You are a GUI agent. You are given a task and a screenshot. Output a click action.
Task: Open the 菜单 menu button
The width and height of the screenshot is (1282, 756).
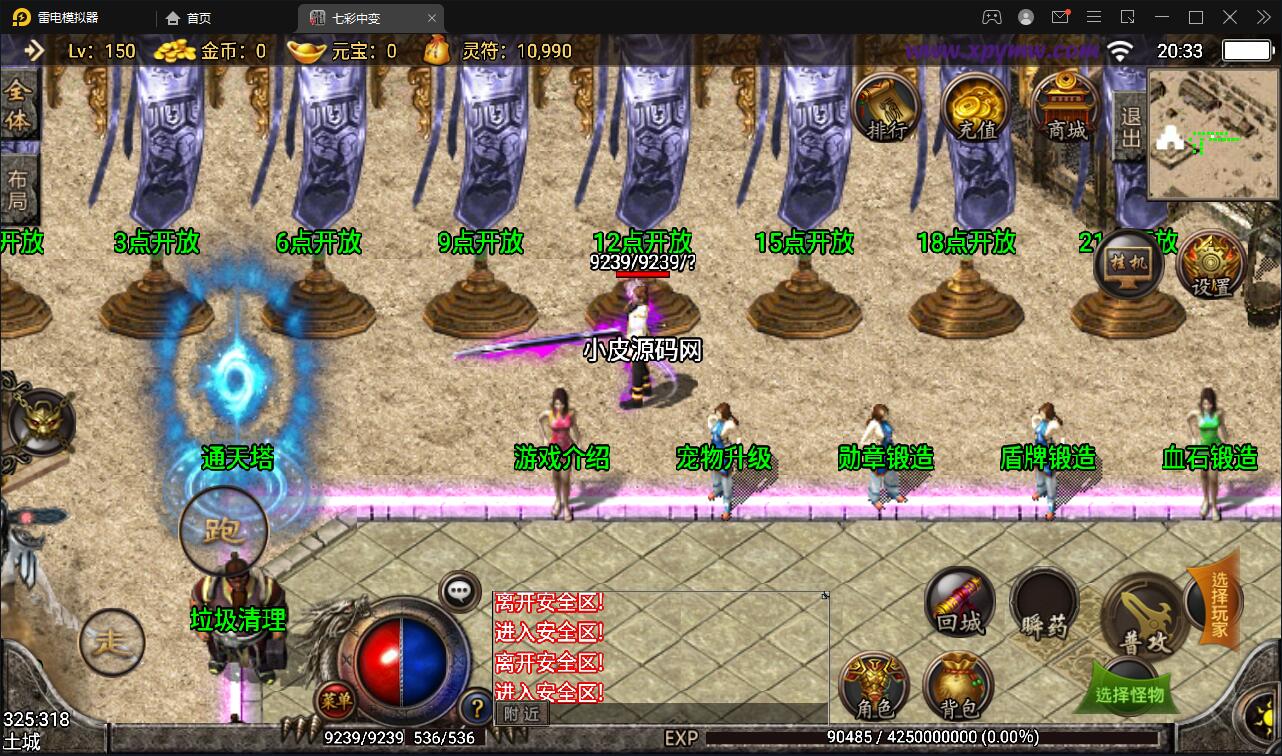(334, 700)
